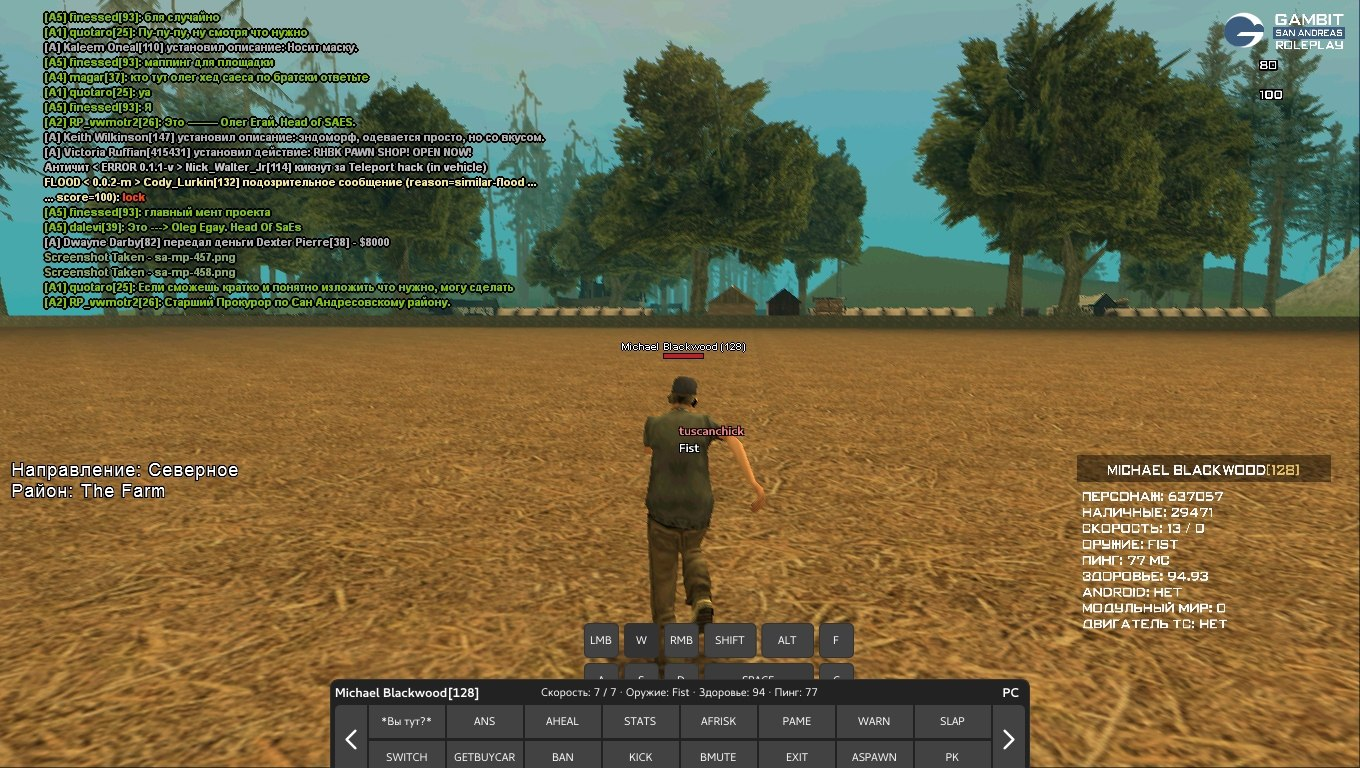Viewport: 1360px width, 768px height.
Task: Activate the GETBUYCAR command button
Action: (485, 756)
